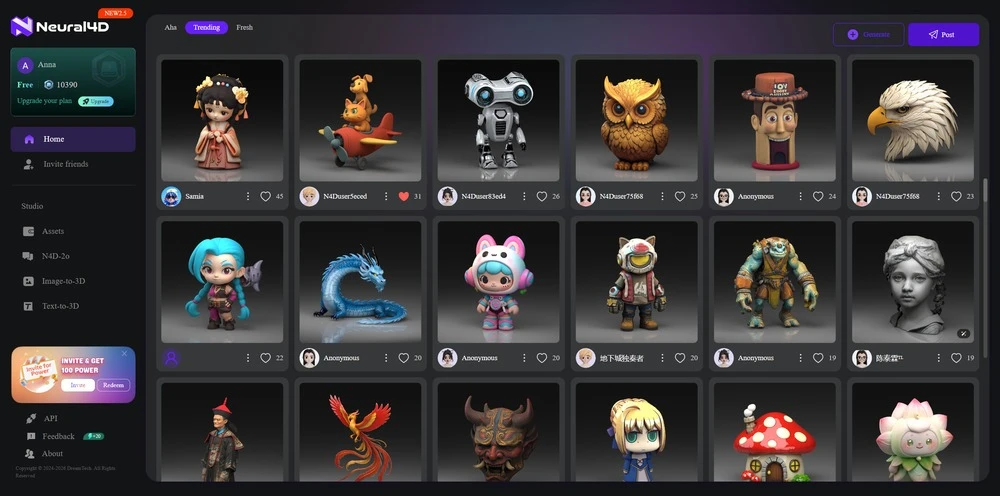Image resolution: width=1000 pixels, height=496 pixels.
Task: Launch the Text-to-3D tool
Action: coord(60,306)
